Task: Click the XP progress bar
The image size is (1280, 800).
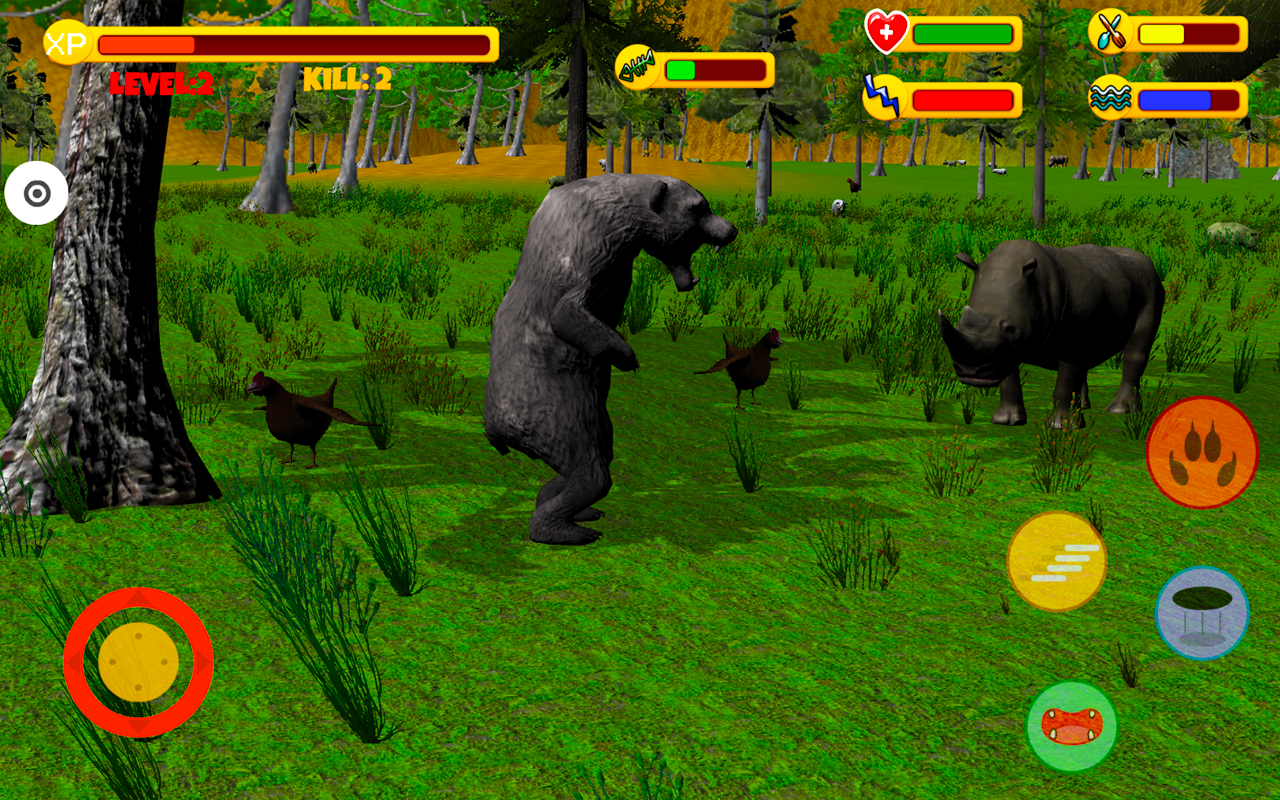Action: [x=295, y=43]
